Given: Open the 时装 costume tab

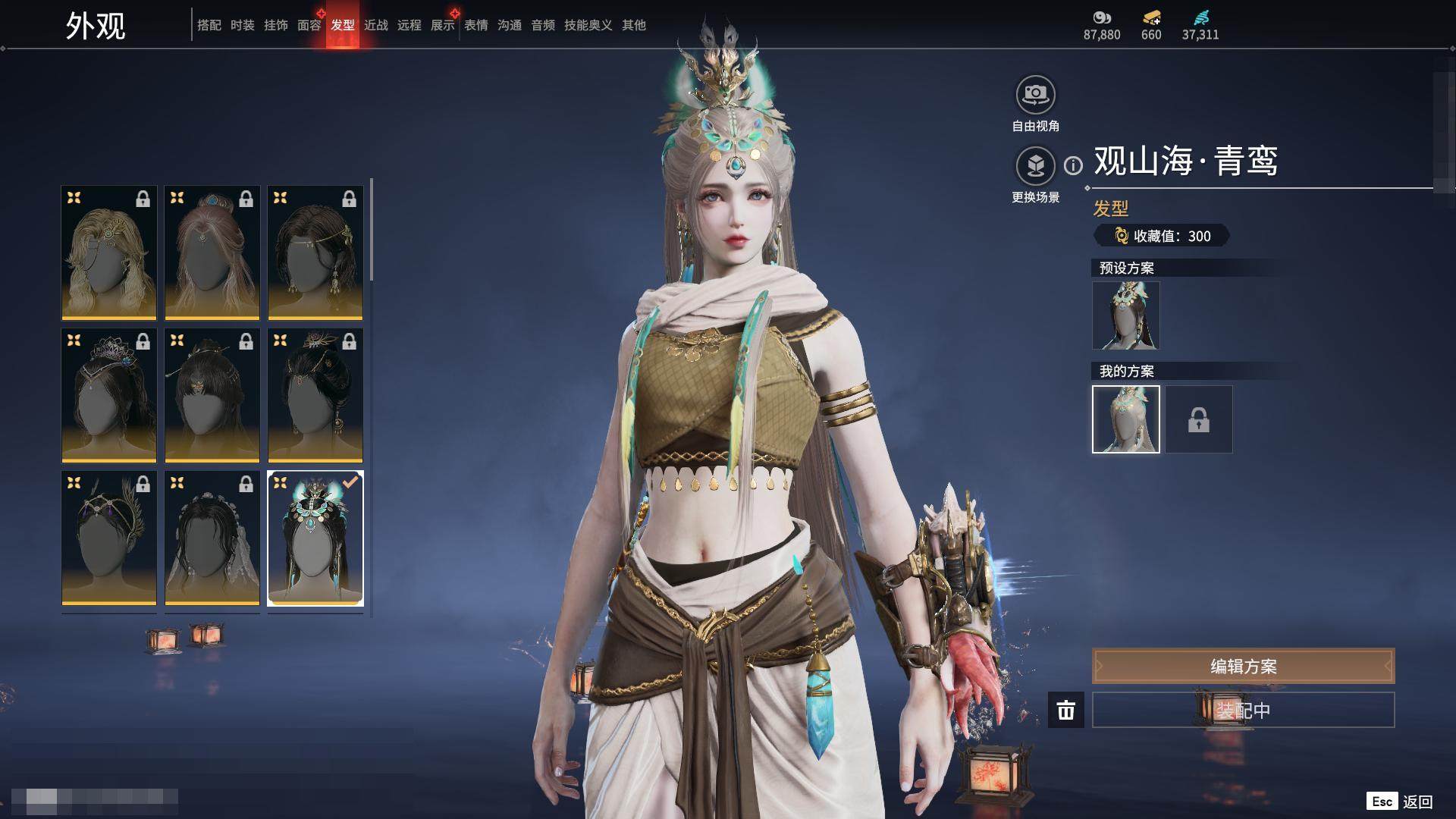Looking at the screenshot, I should (x=242, y=25).
